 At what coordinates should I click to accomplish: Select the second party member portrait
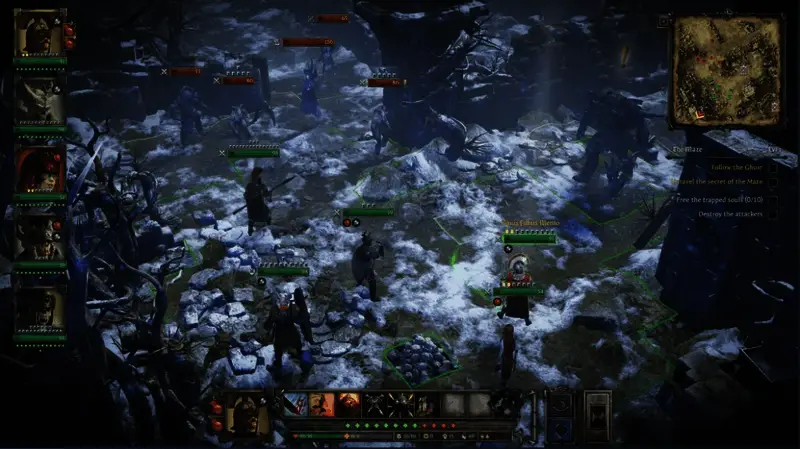(x=40, y=100)
